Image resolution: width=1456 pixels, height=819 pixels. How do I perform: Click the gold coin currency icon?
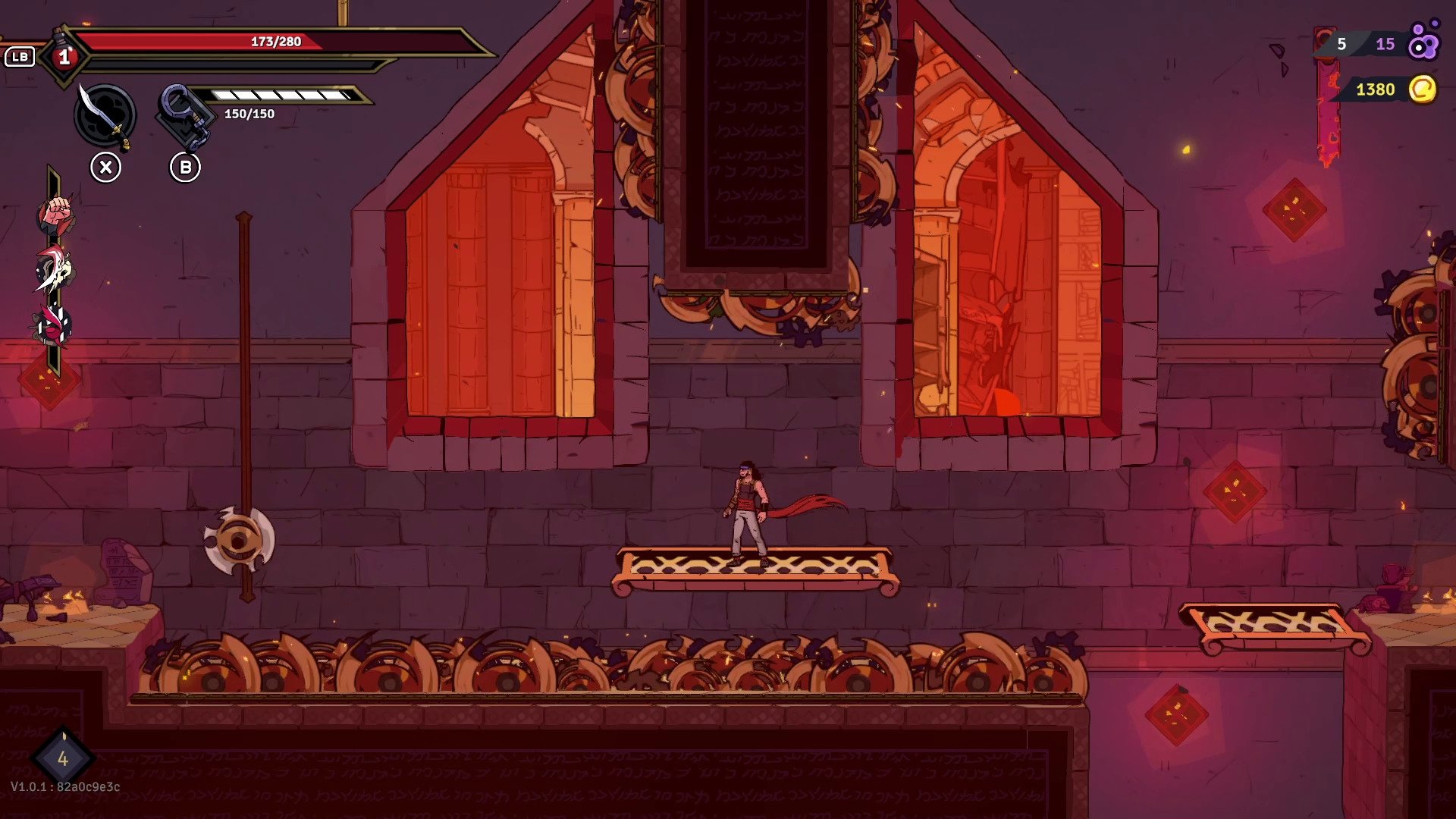[1423, 89]
